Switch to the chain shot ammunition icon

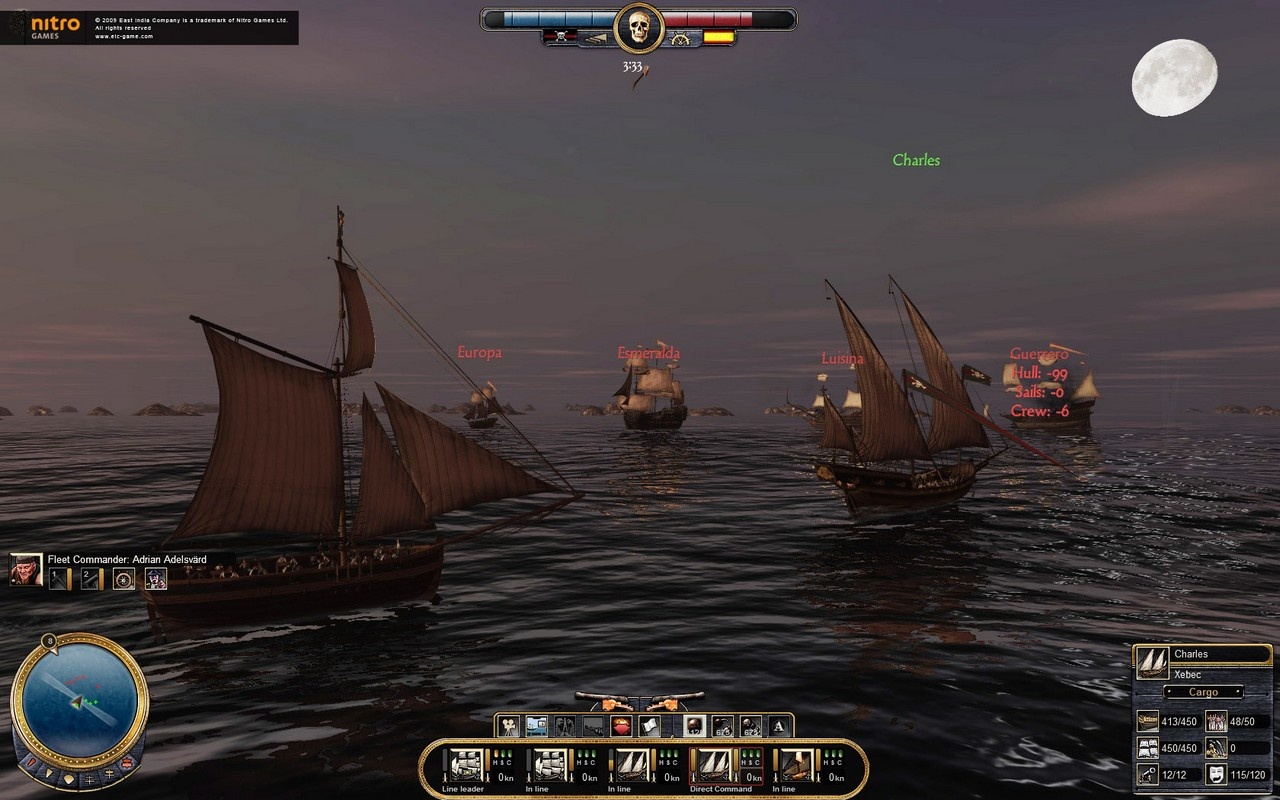[x=724, y=724]
